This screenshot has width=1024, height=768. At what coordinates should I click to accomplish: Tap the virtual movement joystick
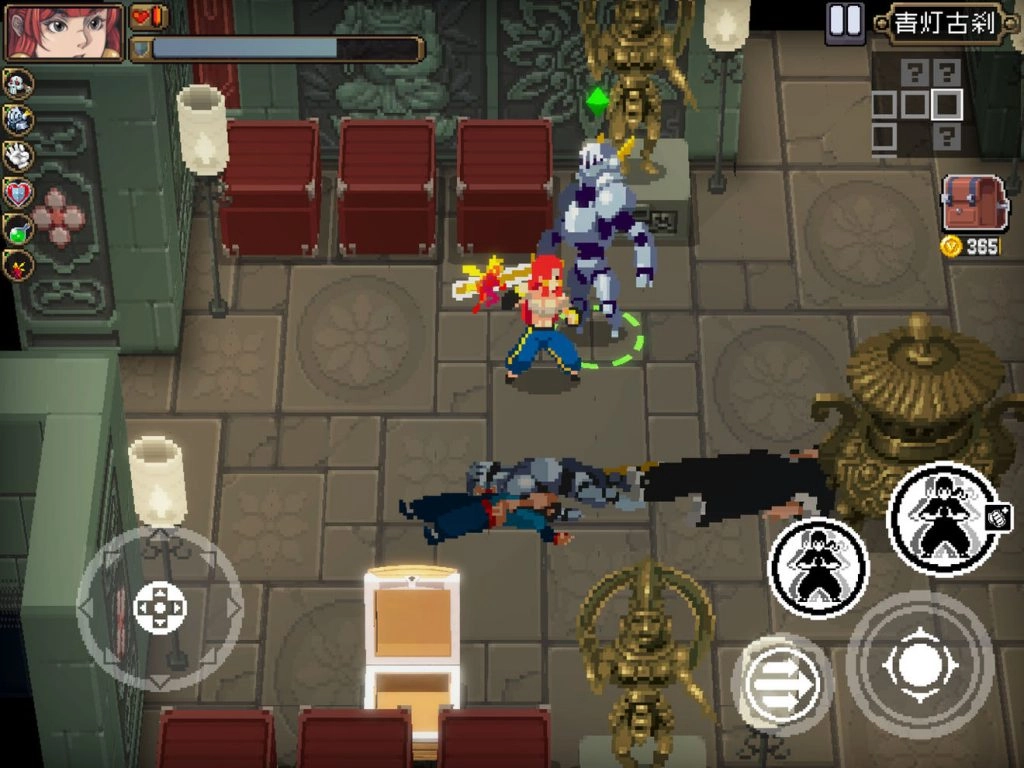159,607
